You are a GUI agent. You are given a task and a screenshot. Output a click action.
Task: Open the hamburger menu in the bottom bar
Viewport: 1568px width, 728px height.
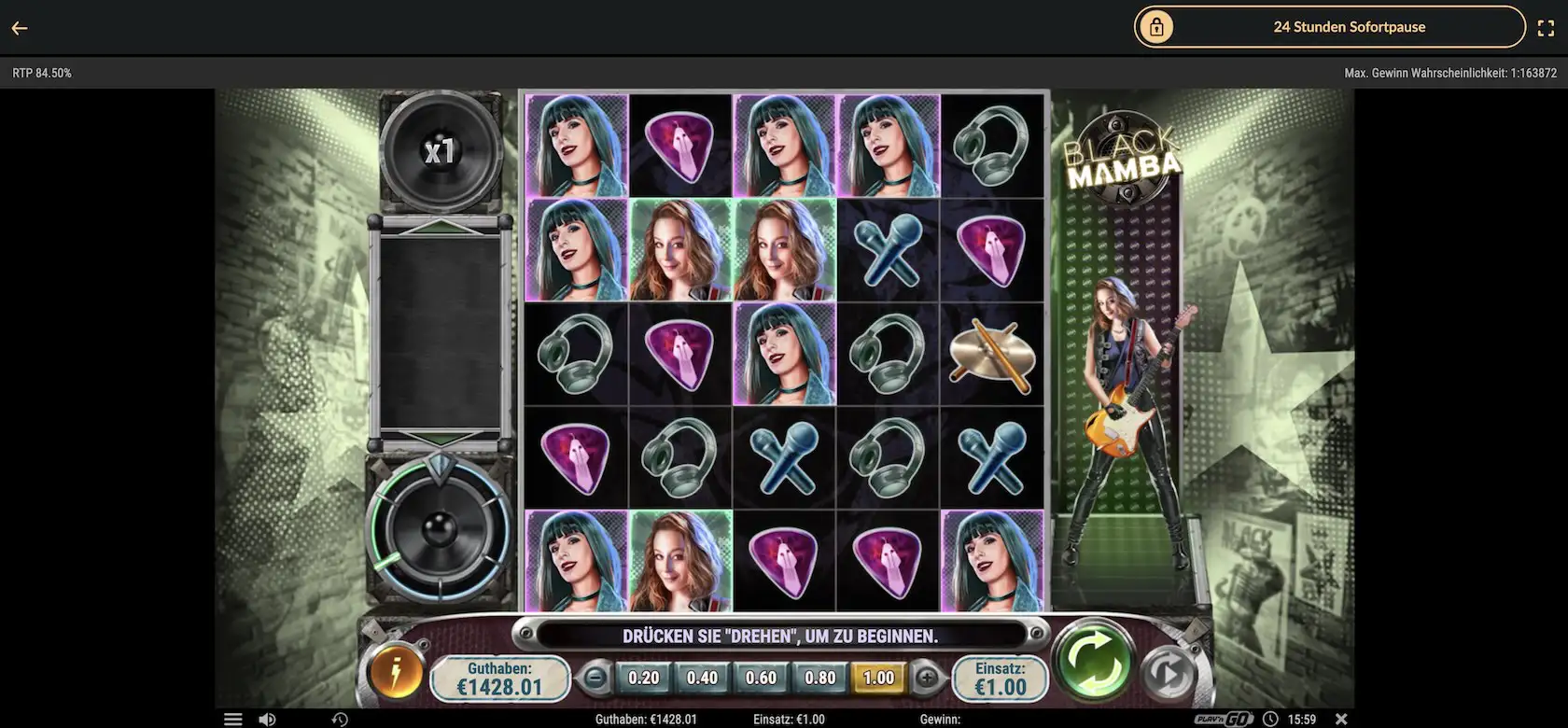point(232,719)
